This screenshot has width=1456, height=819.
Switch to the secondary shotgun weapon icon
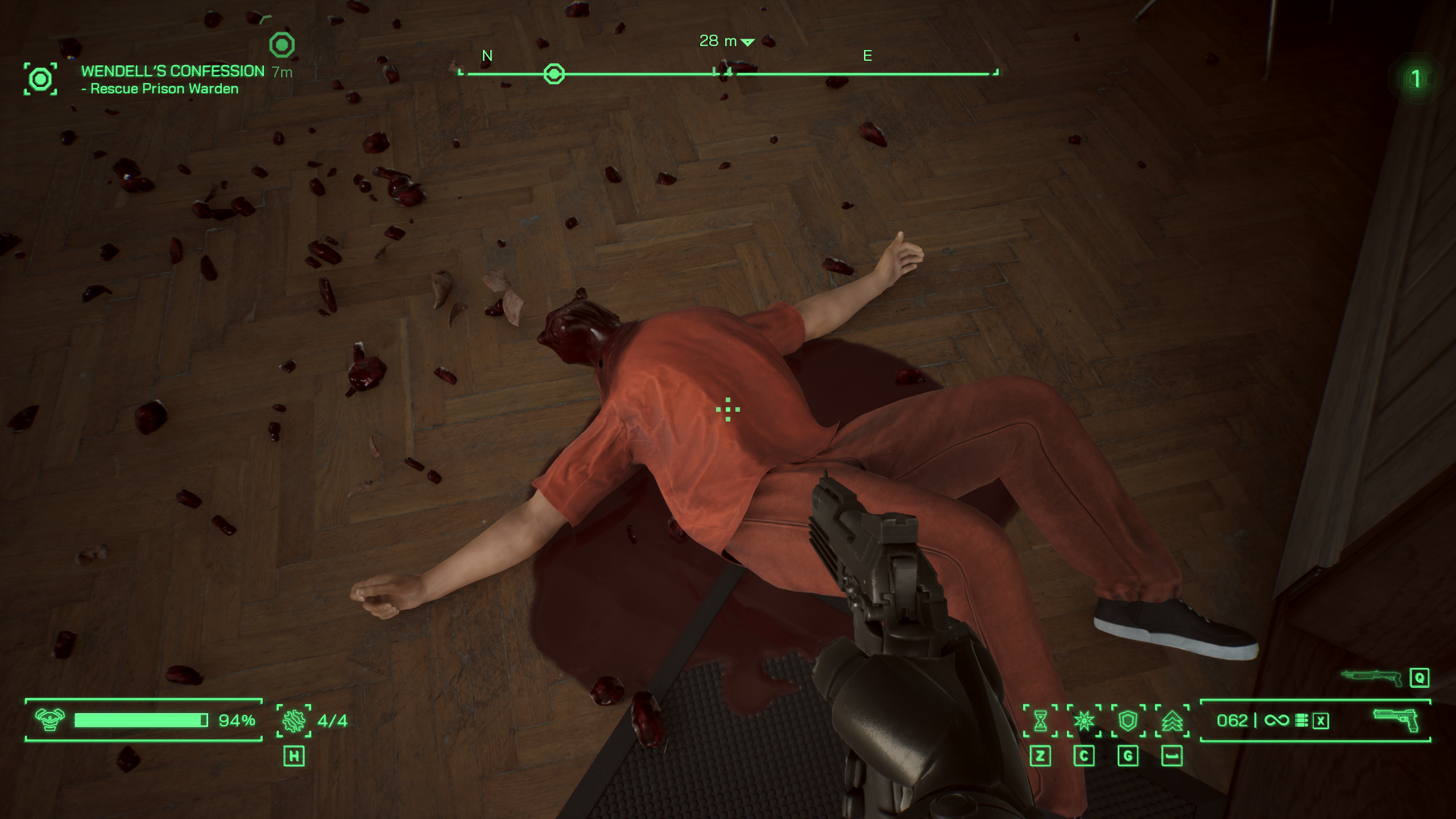[1372, 677]
